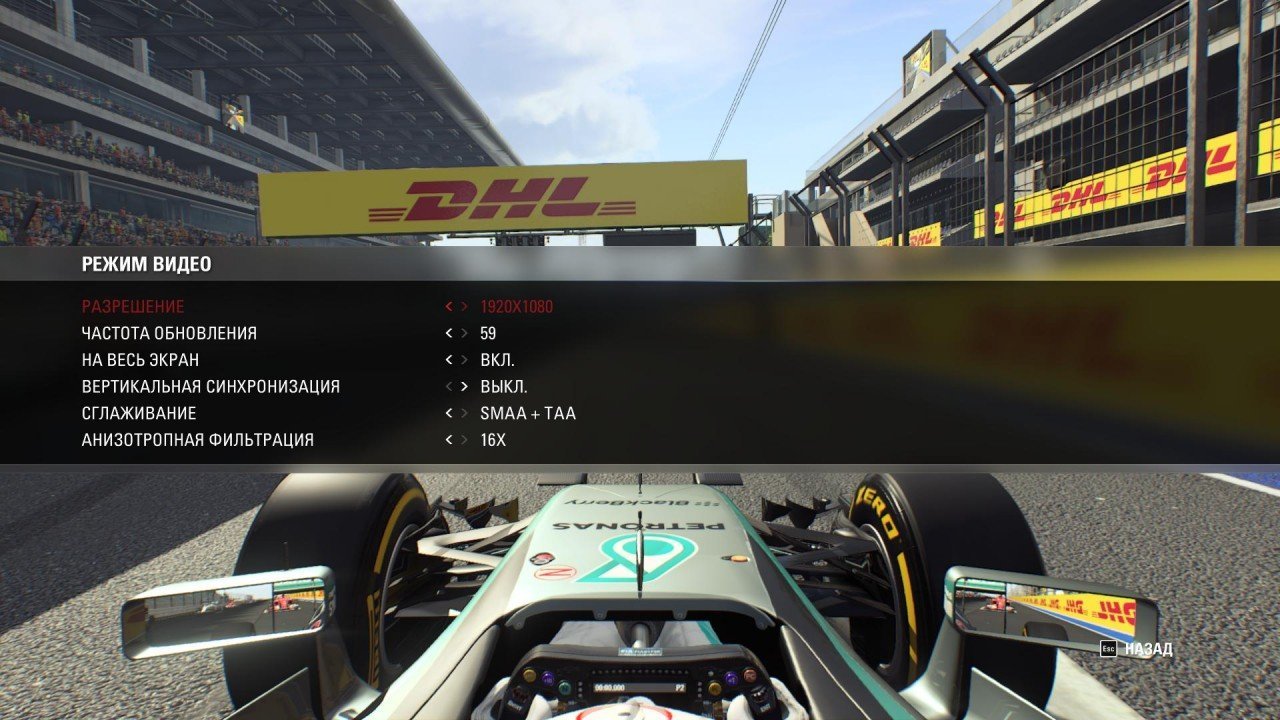
Task: Highlight the НА ВЕСЬ ЭКРАН option
Action: [x=147, y=360]
